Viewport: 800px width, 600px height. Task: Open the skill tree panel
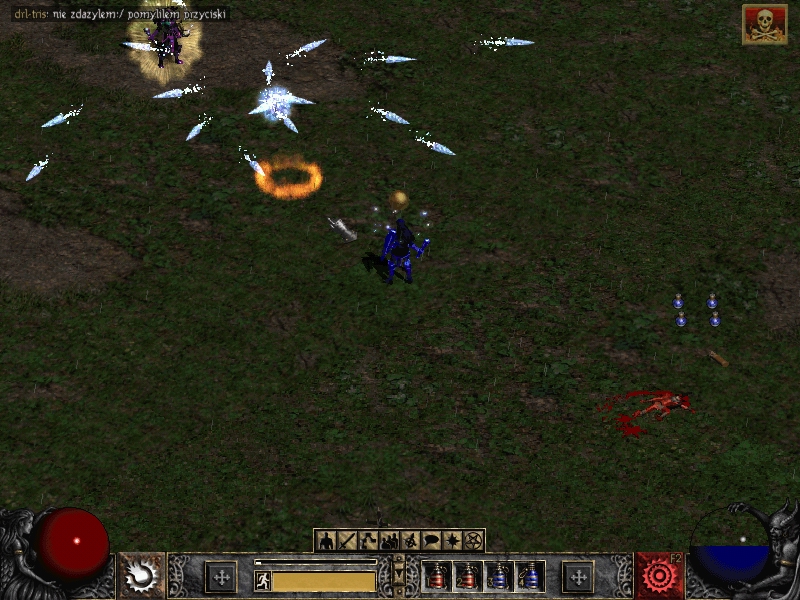click(x=368, y=541)
